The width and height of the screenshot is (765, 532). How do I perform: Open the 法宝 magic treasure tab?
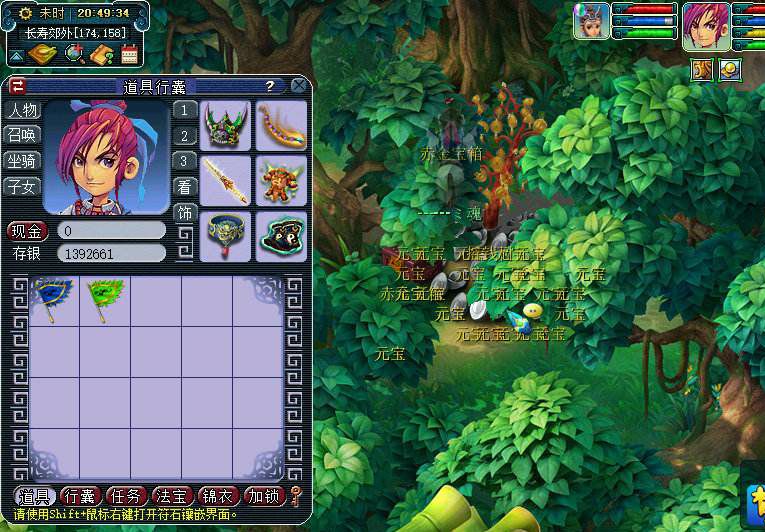click(x=171, y=496)
